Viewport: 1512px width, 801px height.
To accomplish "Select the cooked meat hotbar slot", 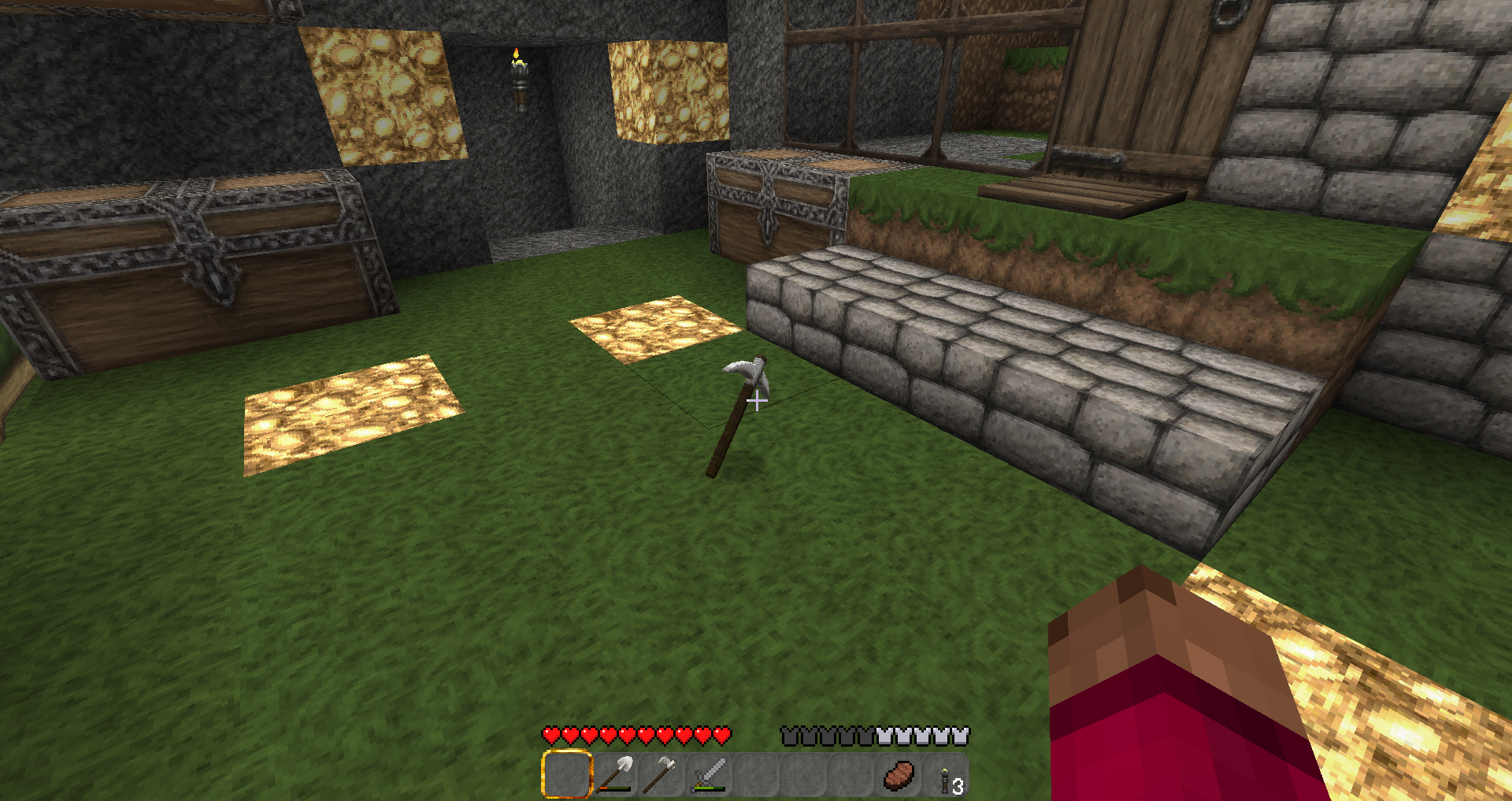I will click(x=899, y=775).
